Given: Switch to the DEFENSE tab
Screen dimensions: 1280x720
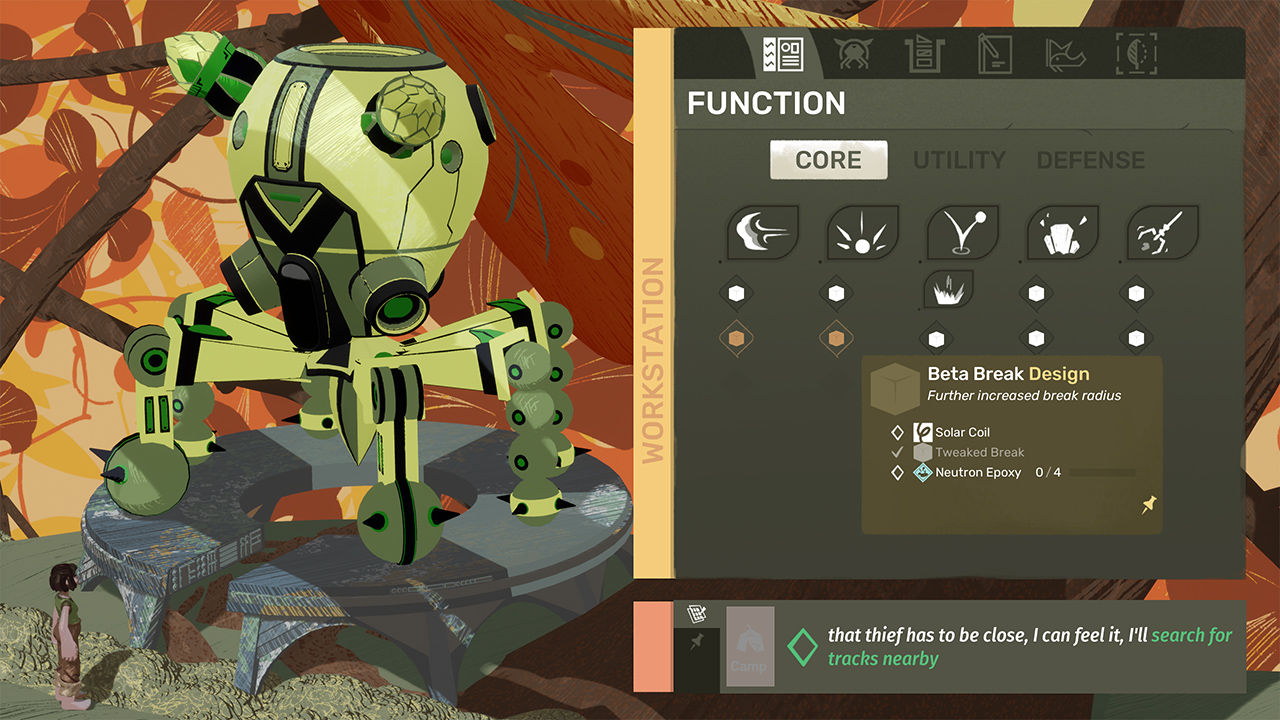Looking at the screenshot, I should pyautogui.click(x=1091, y=159).
